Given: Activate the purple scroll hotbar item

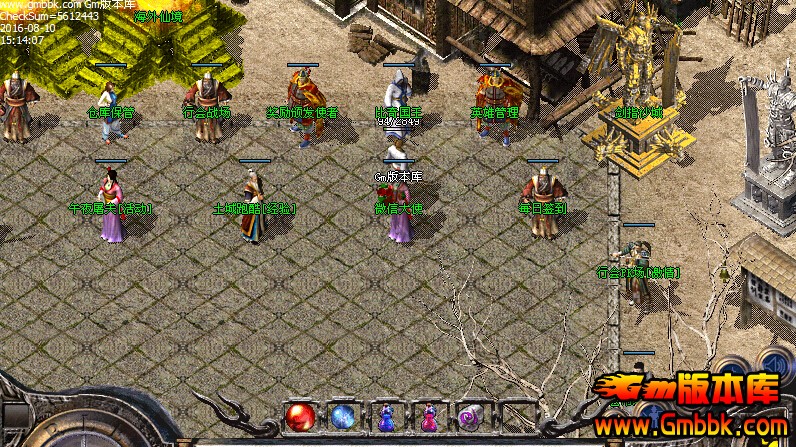Looking at the screenshot, I should (470, 416).
